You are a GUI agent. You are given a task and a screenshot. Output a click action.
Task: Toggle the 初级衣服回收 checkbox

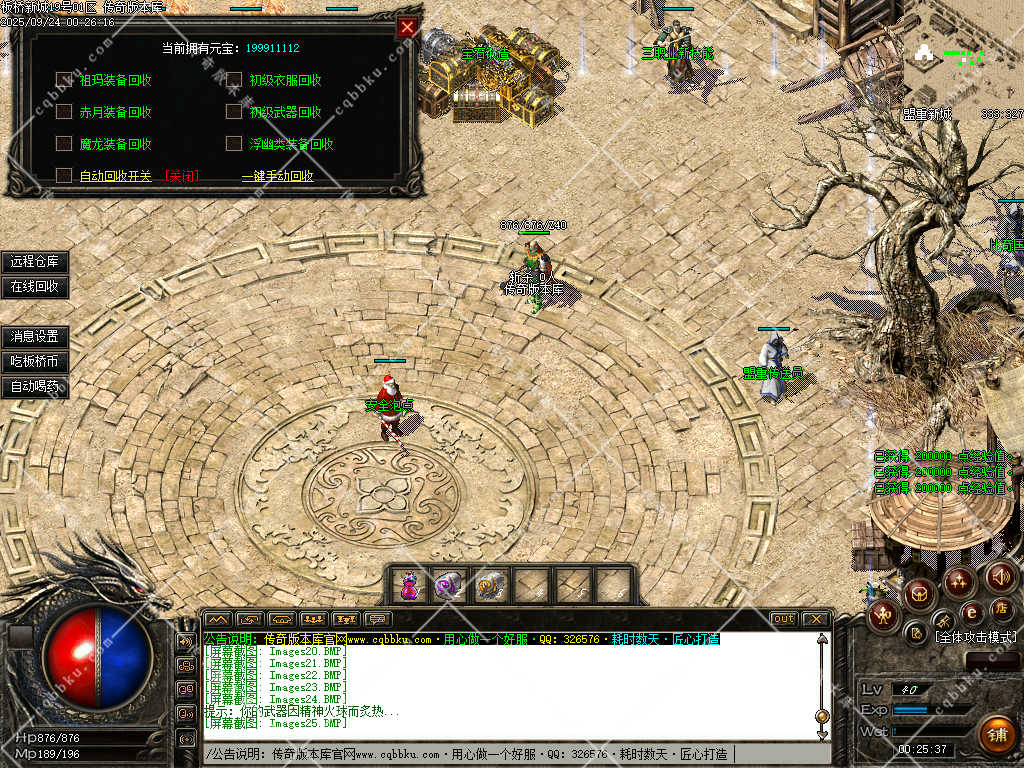[x=234, y=80]
